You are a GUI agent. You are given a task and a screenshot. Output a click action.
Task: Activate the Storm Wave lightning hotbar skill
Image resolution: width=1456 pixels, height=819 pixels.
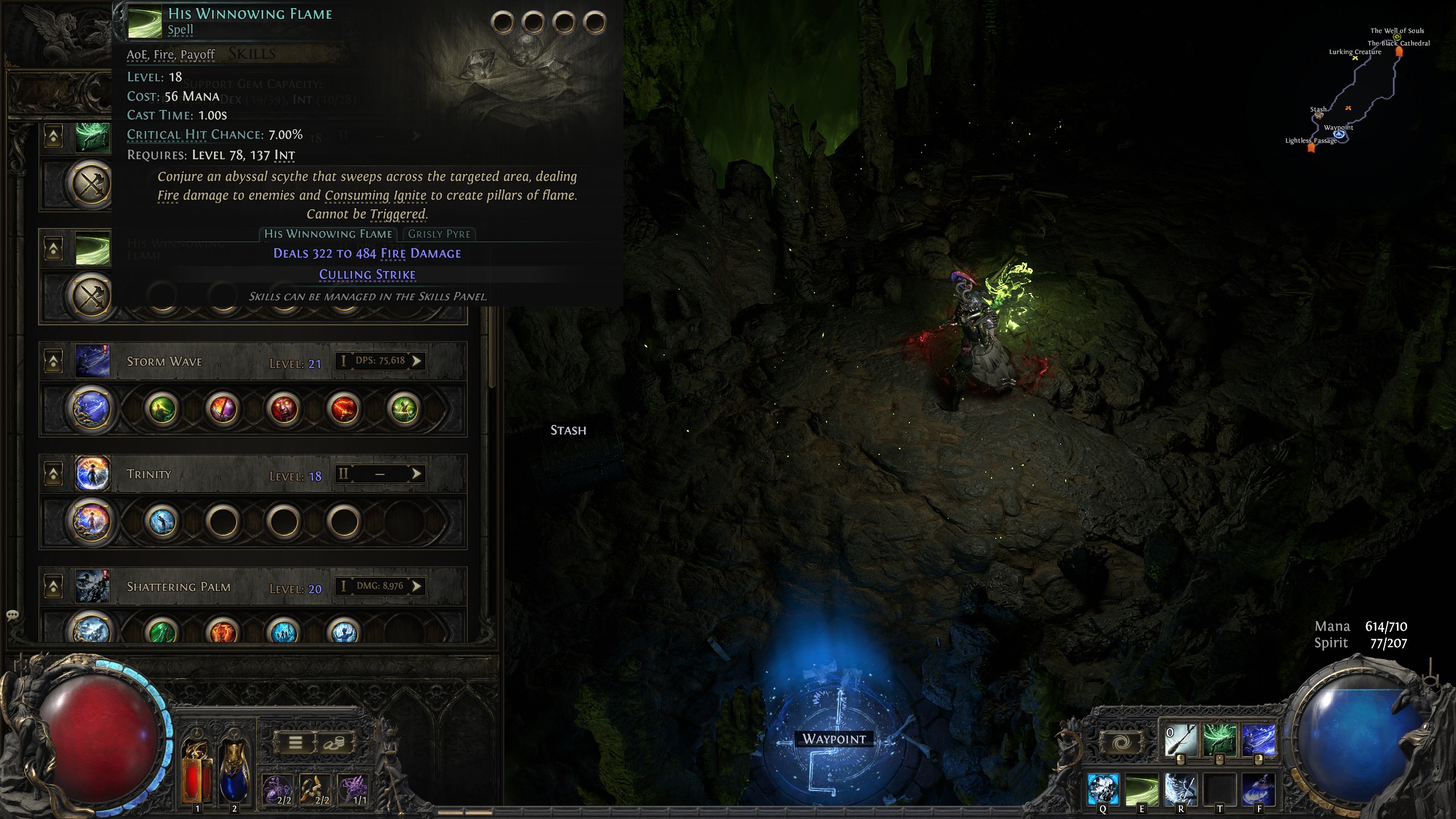click(x=1258, y=740)
